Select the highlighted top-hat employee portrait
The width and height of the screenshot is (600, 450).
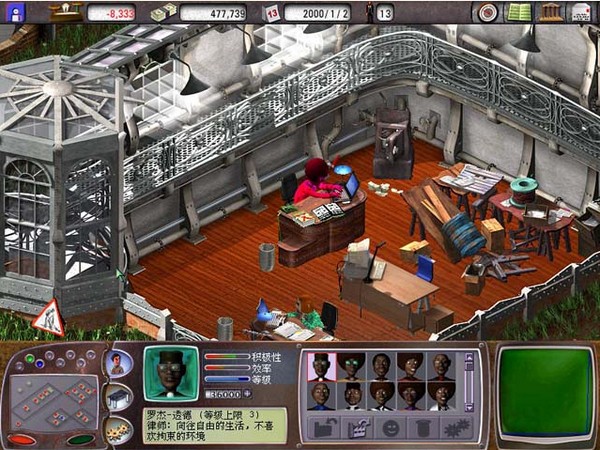(x=321, y=365)
